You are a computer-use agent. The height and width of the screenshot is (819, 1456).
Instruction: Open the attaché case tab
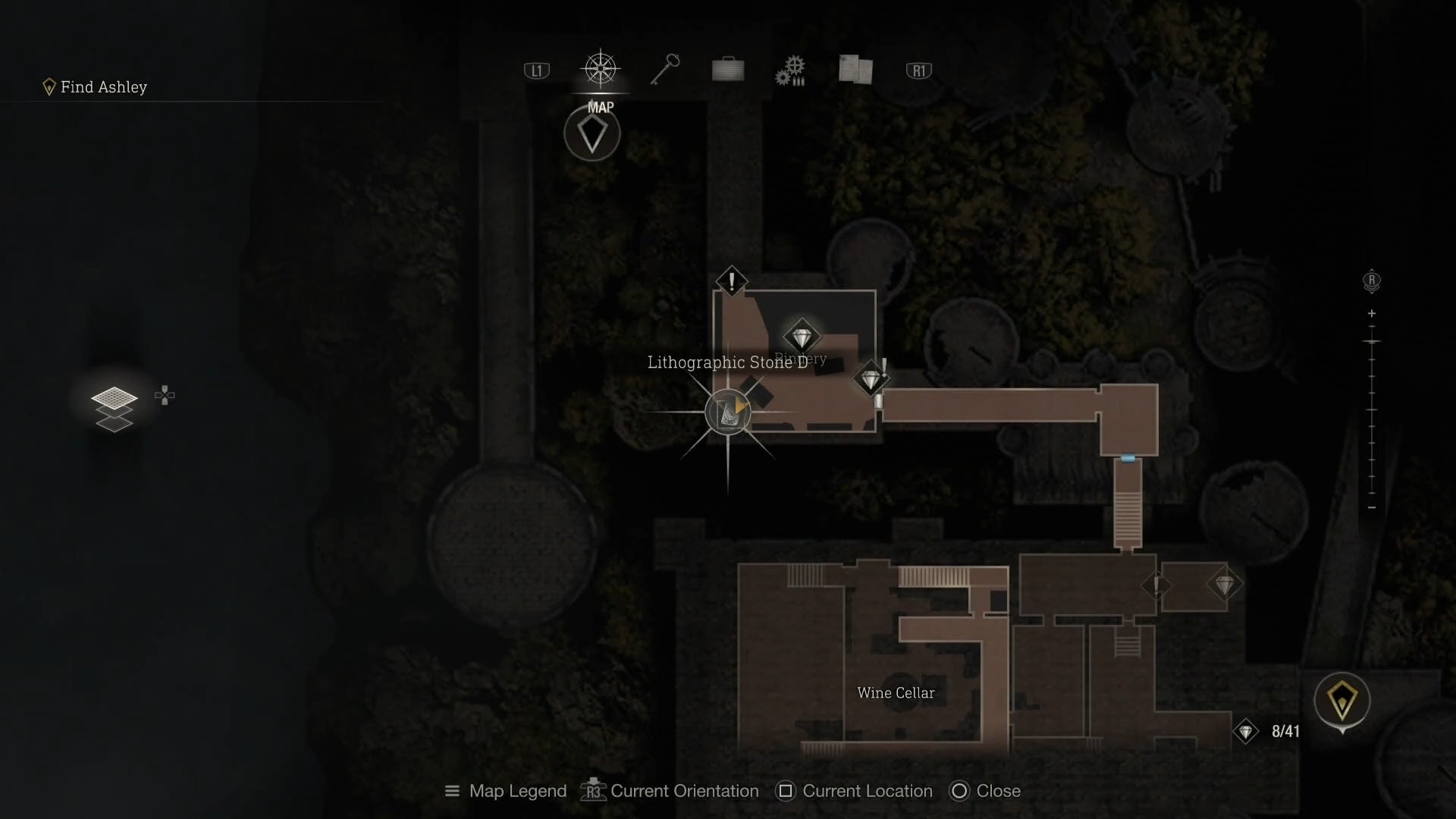pos(728,70)
